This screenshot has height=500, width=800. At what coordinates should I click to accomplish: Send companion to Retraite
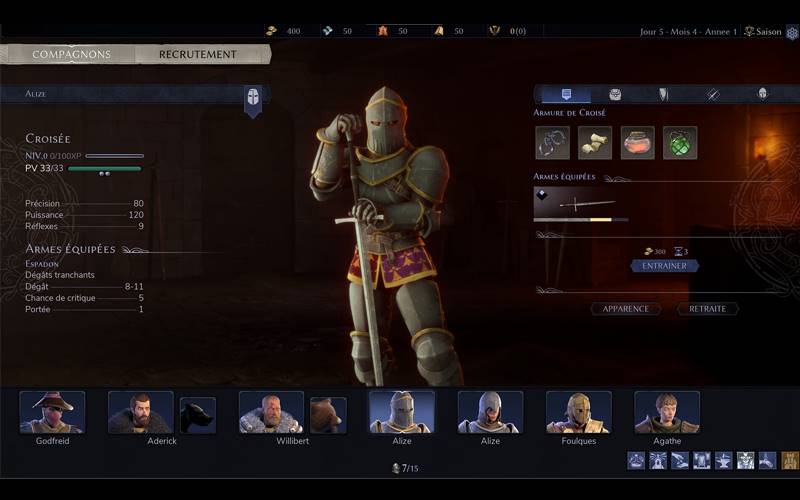(x=708, y=309)
